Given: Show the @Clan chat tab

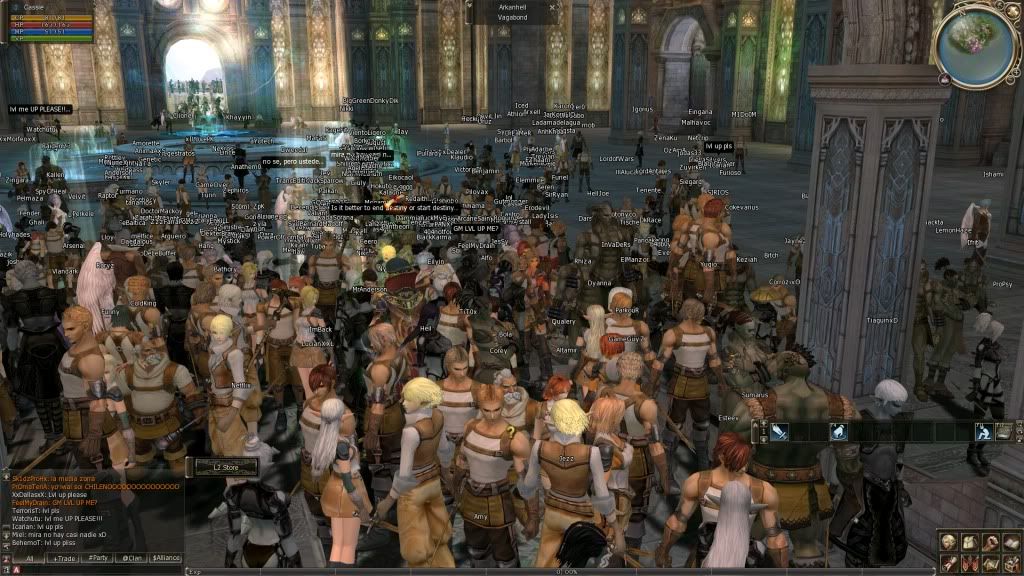Looking at the screenshot, I should pos(132,558).
